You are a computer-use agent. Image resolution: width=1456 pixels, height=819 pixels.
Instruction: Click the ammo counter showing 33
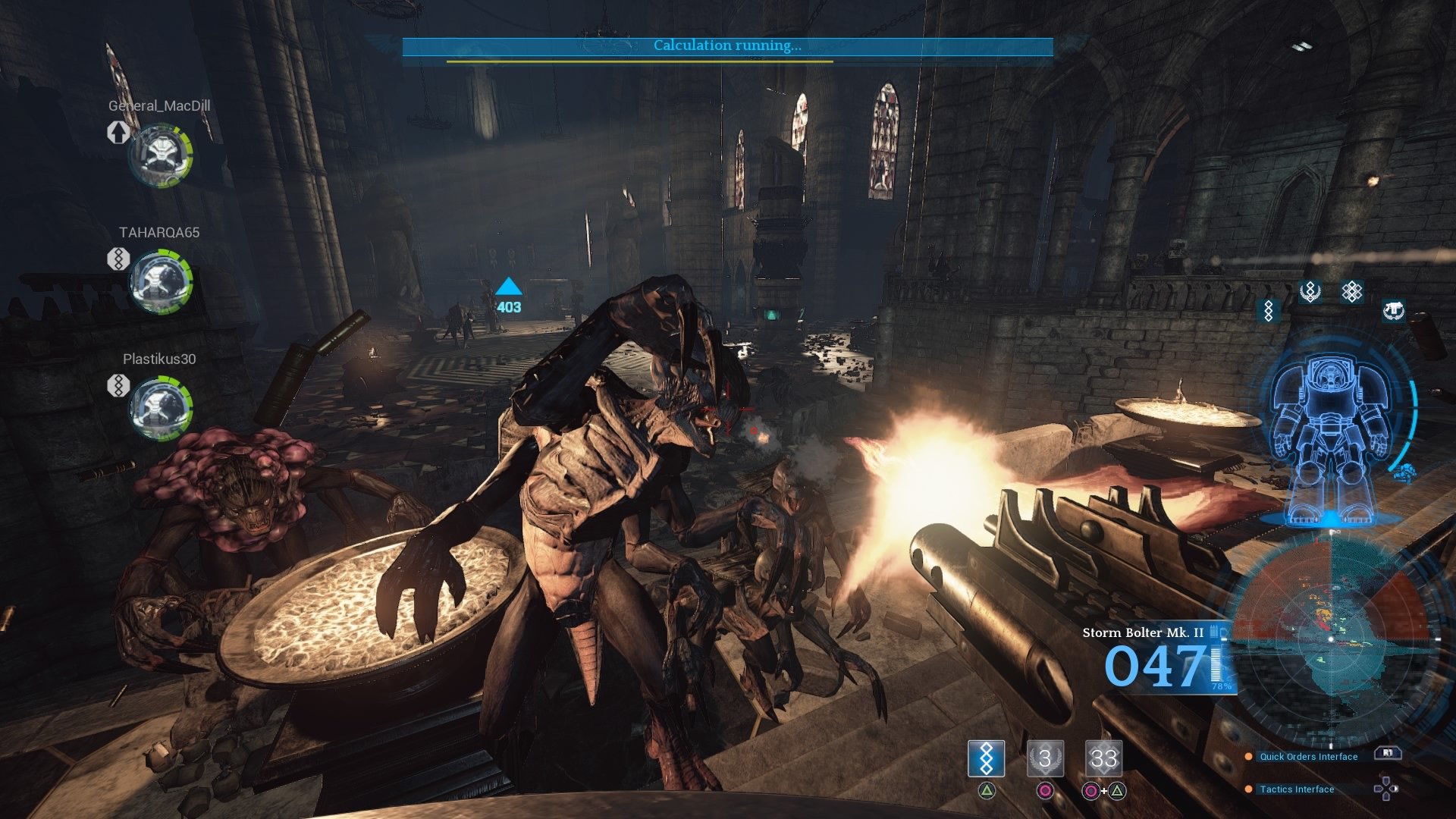click(1104, 758)
